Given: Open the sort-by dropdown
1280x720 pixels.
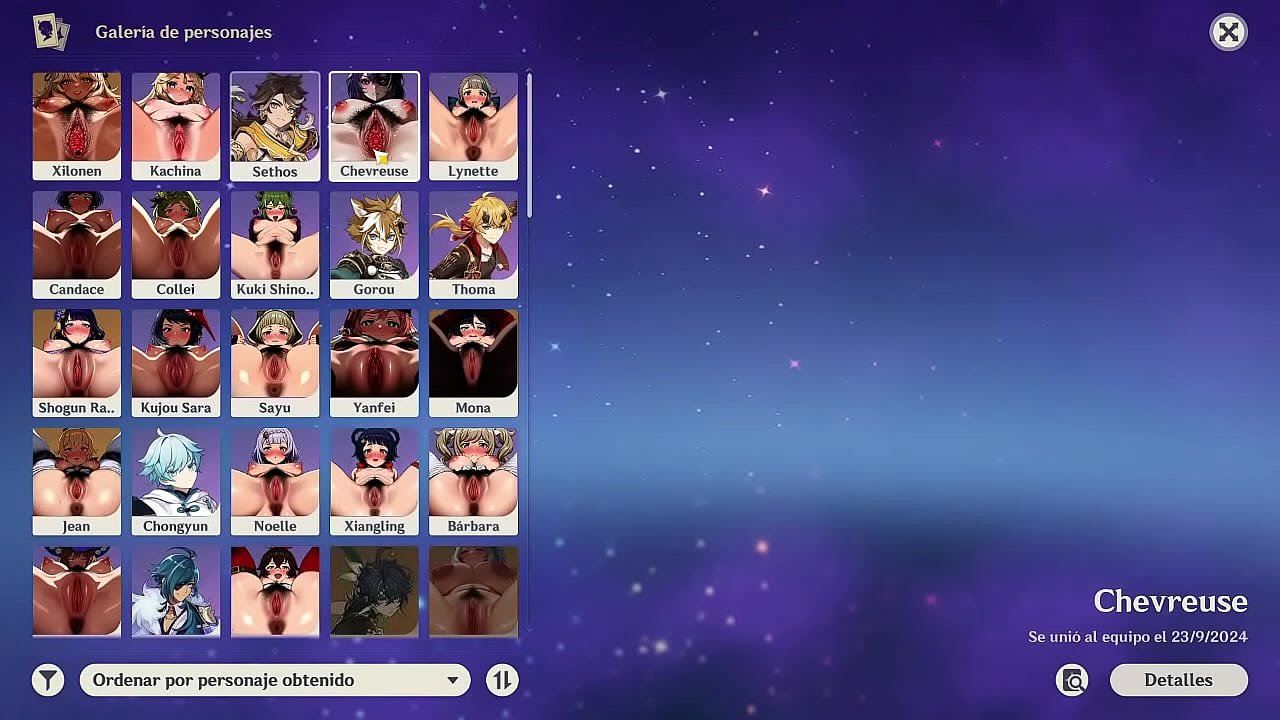Looking at the screenshot, I should pos(274,680).
